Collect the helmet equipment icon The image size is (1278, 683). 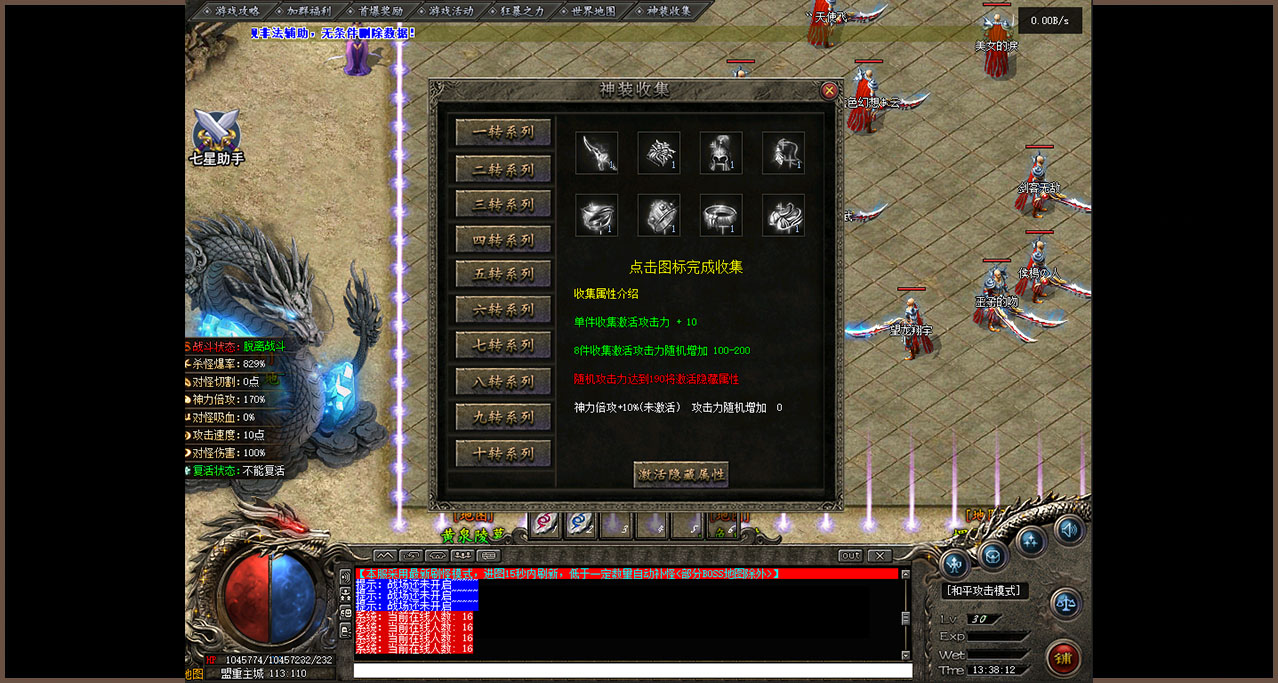721,153
